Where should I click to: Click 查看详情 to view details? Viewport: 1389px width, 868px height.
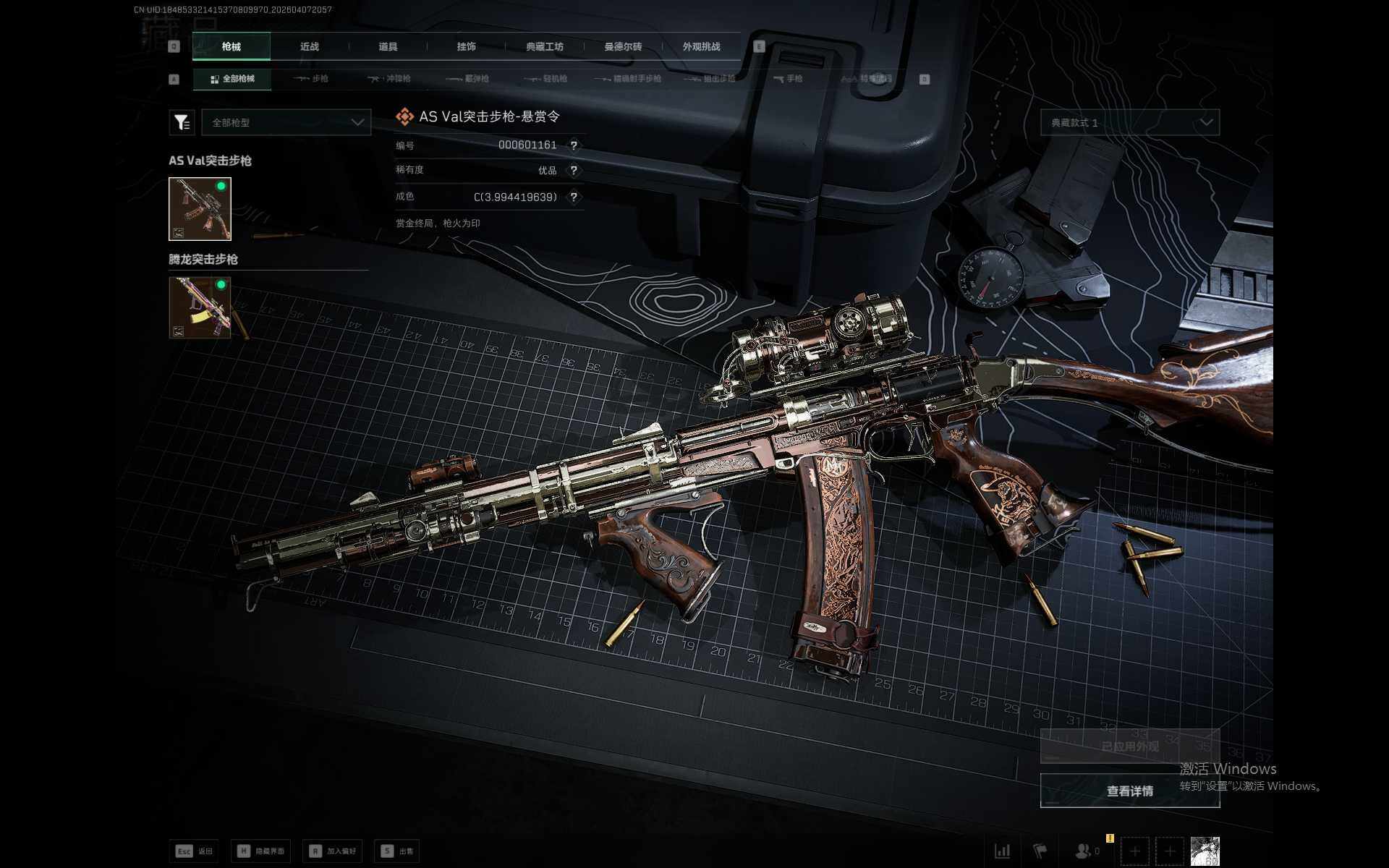1129,791
